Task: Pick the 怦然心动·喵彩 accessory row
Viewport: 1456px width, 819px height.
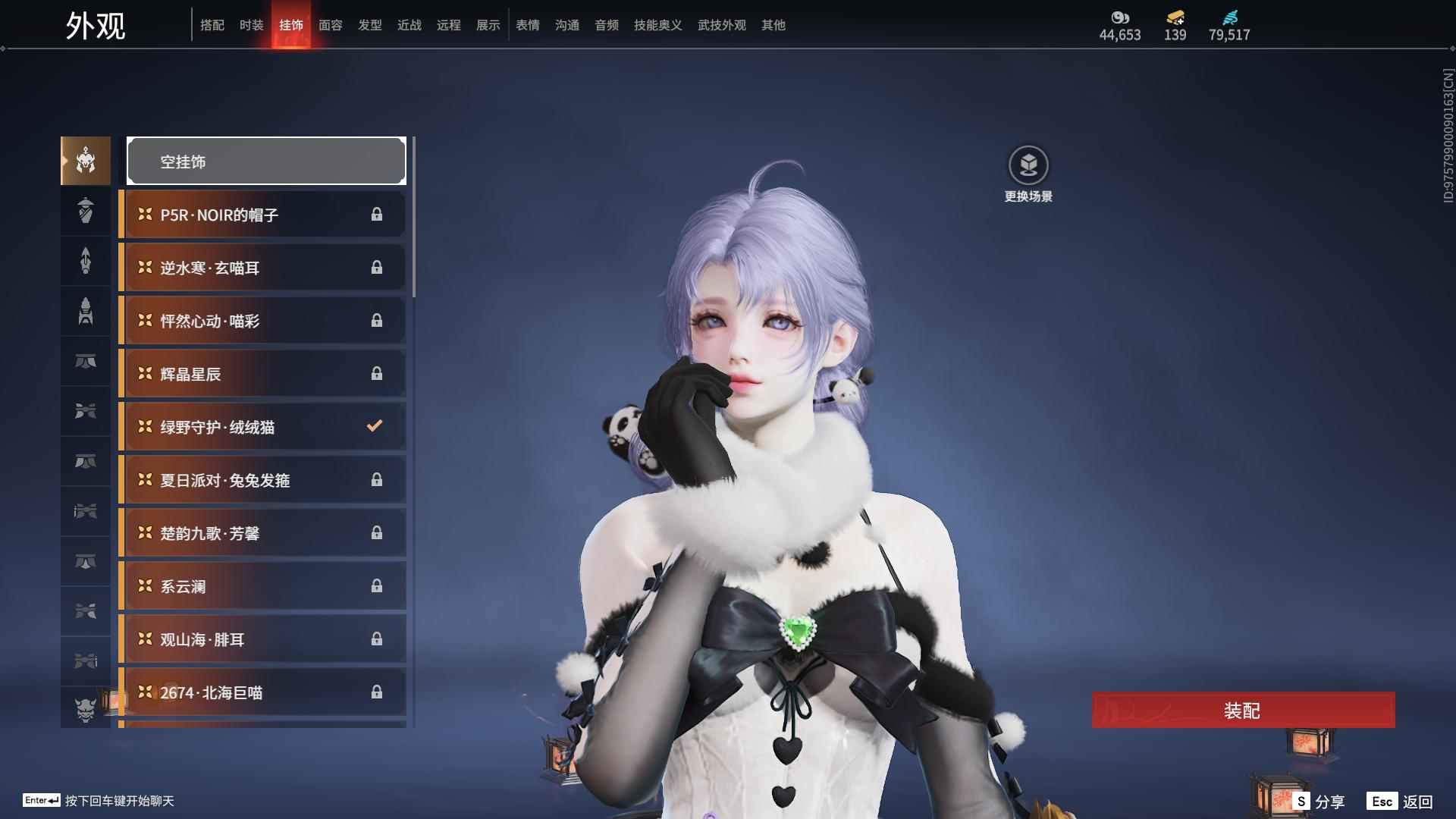Action: (263, 321)
